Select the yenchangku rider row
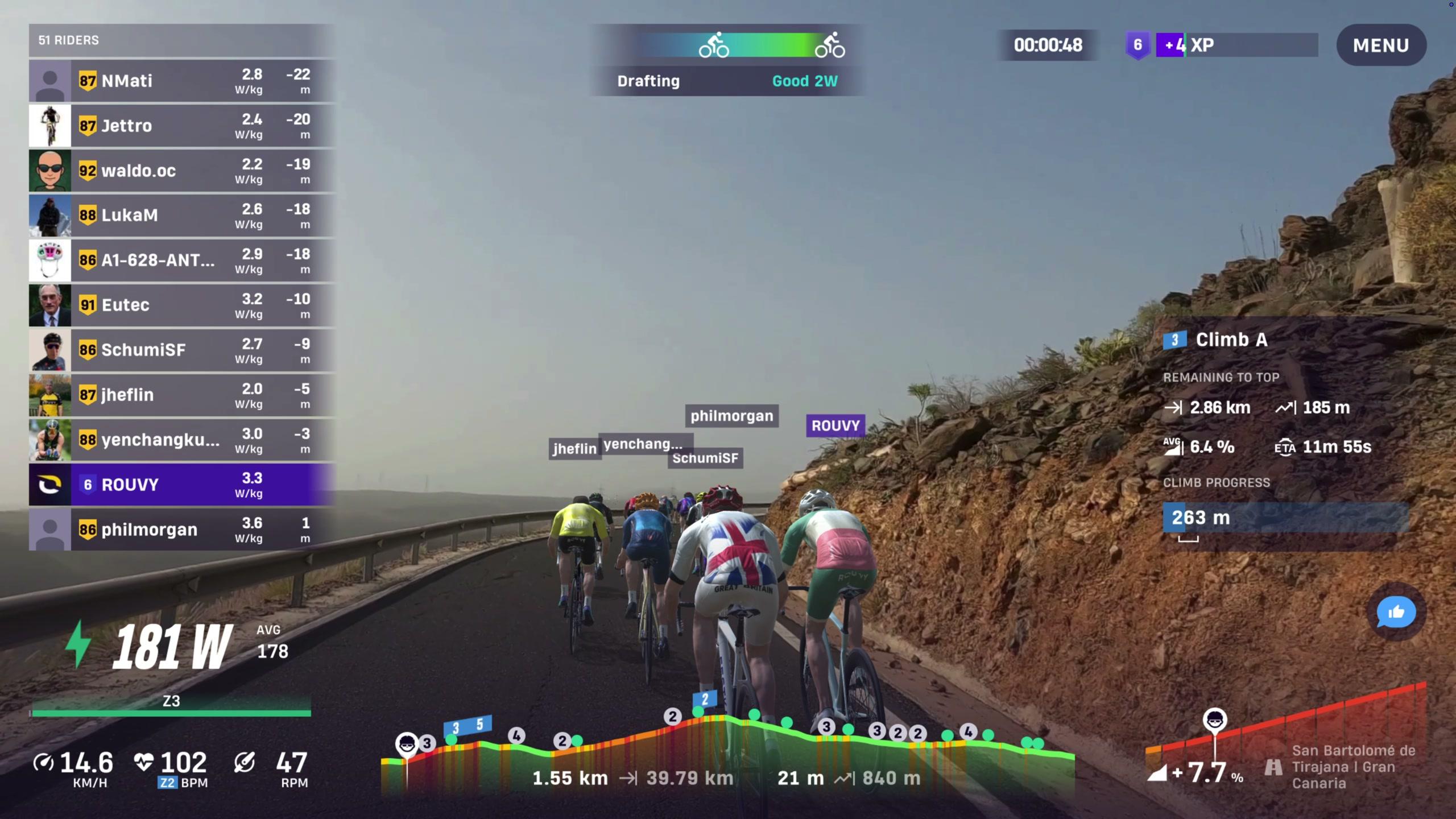Screen dimensions: 1456x819 tap(182, 440)
